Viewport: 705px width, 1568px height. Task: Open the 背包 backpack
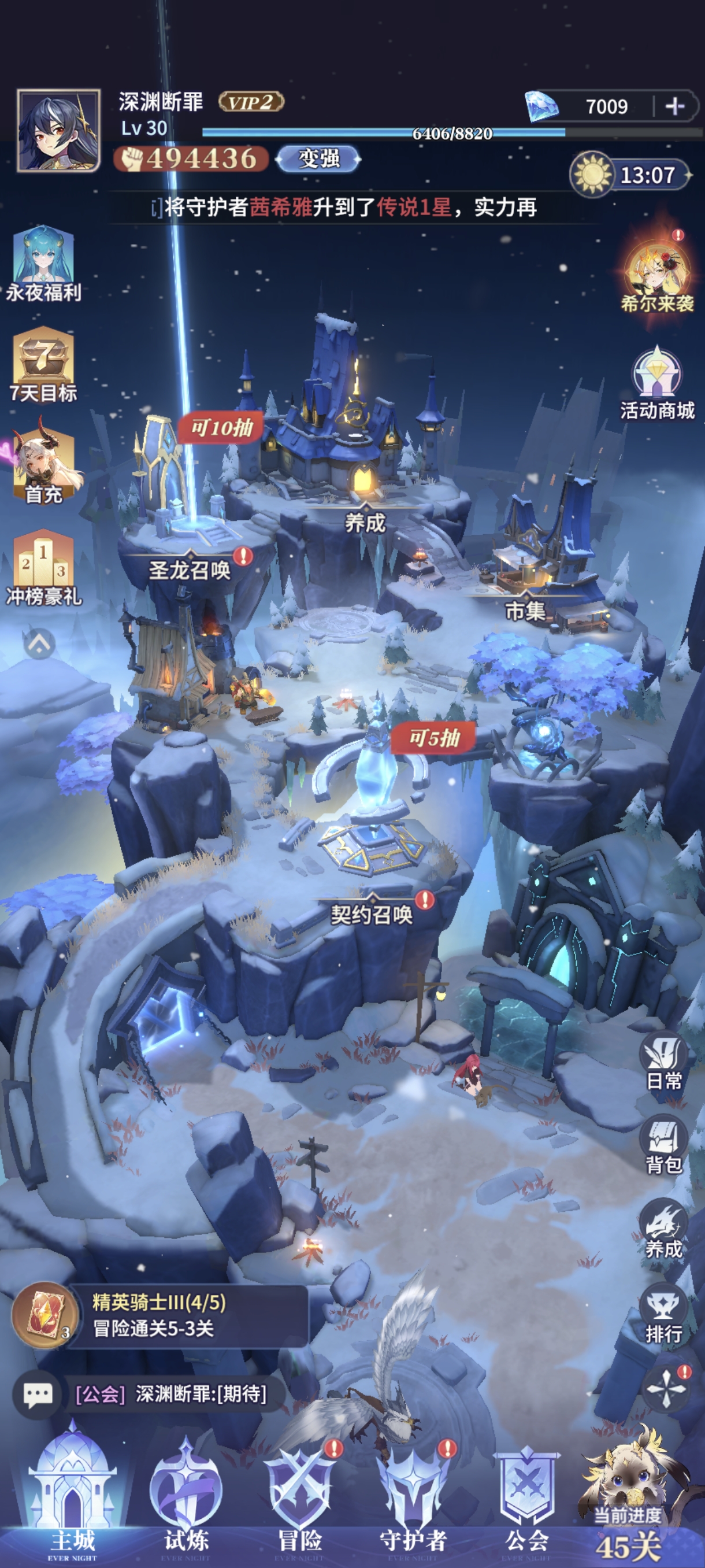point(663,1145)
